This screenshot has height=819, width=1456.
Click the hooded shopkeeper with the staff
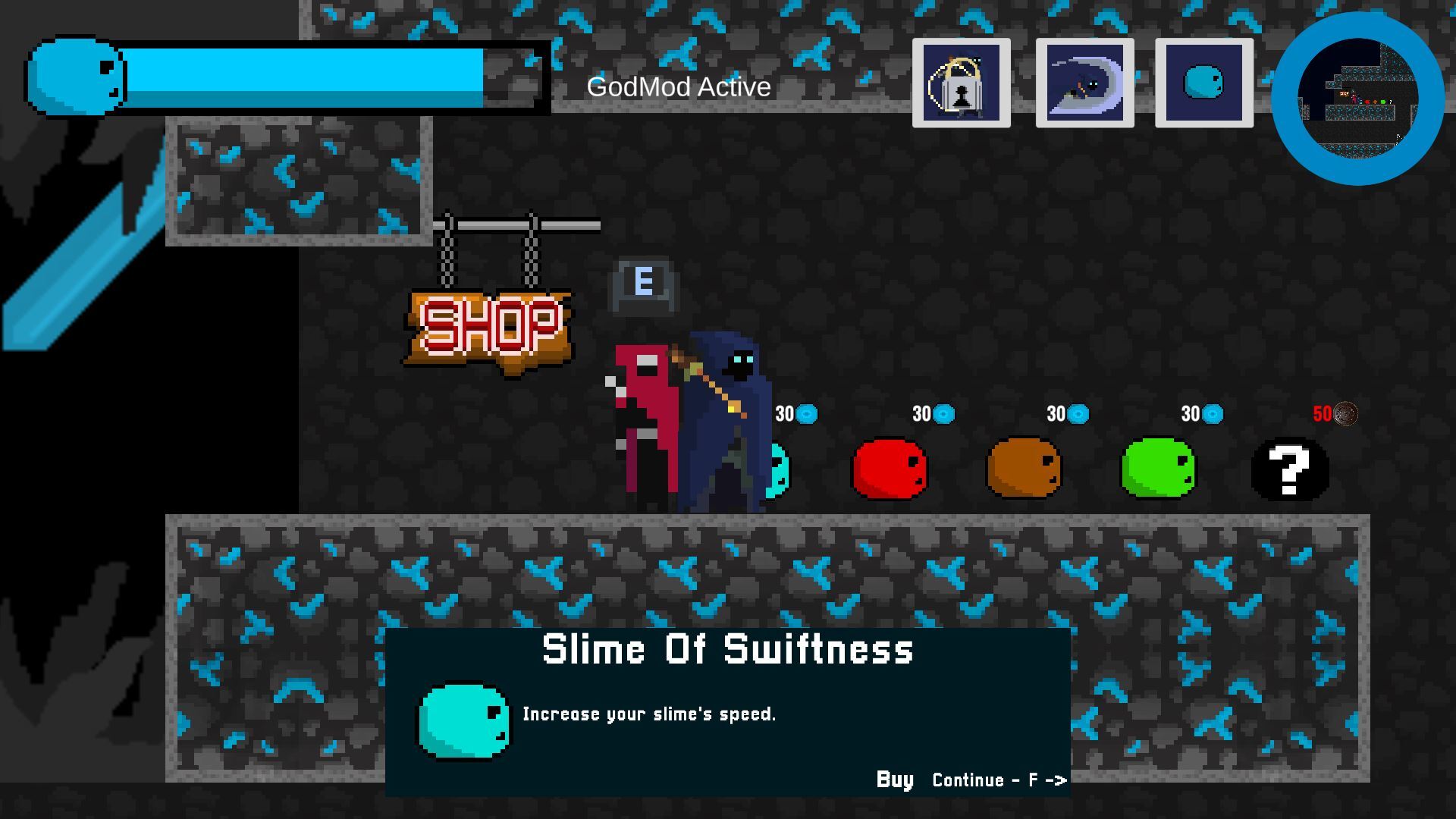coord(724,417)
